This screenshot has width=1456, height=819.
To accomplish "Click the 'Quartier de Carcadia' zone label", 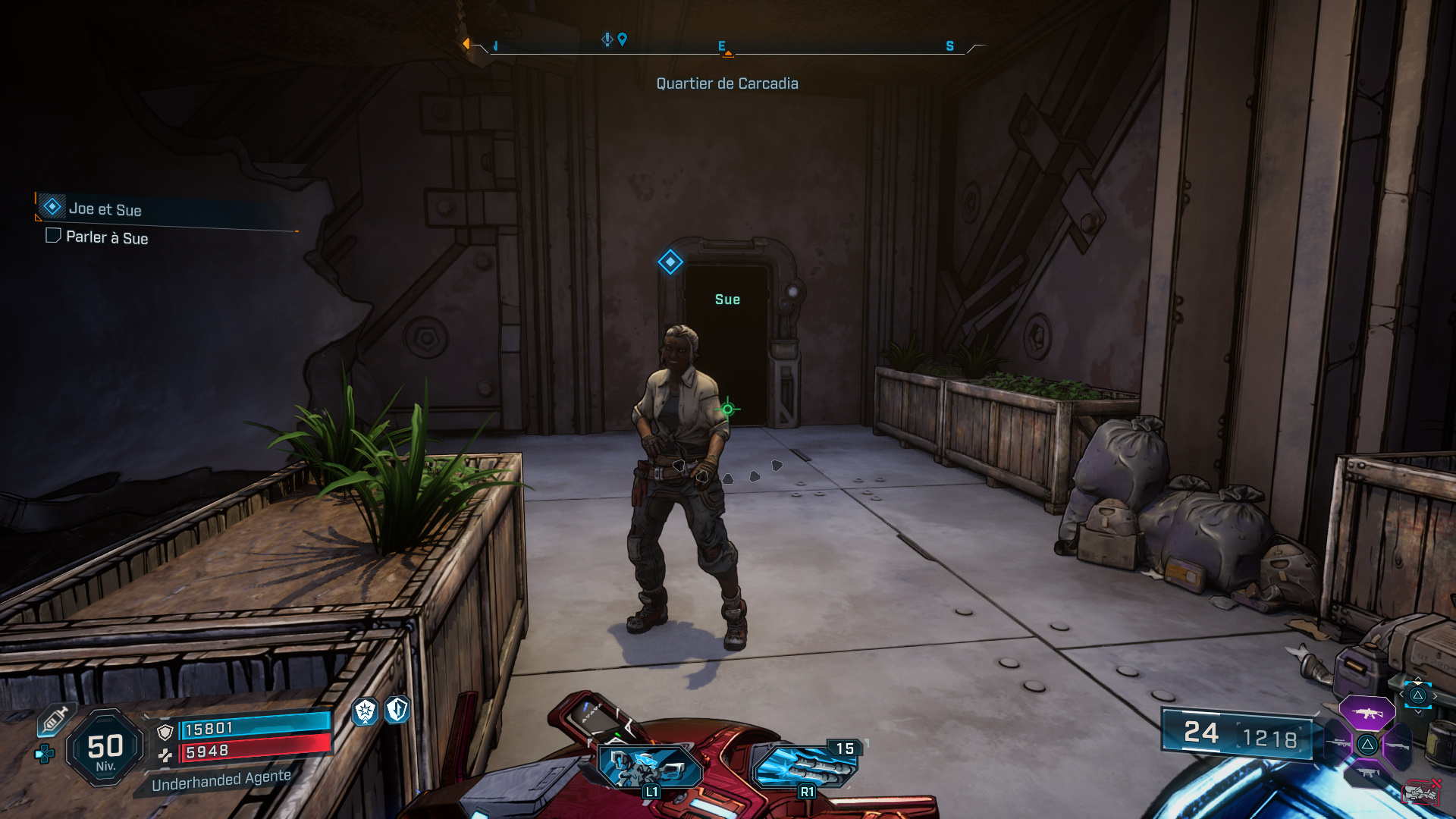I will coord(727,83).
